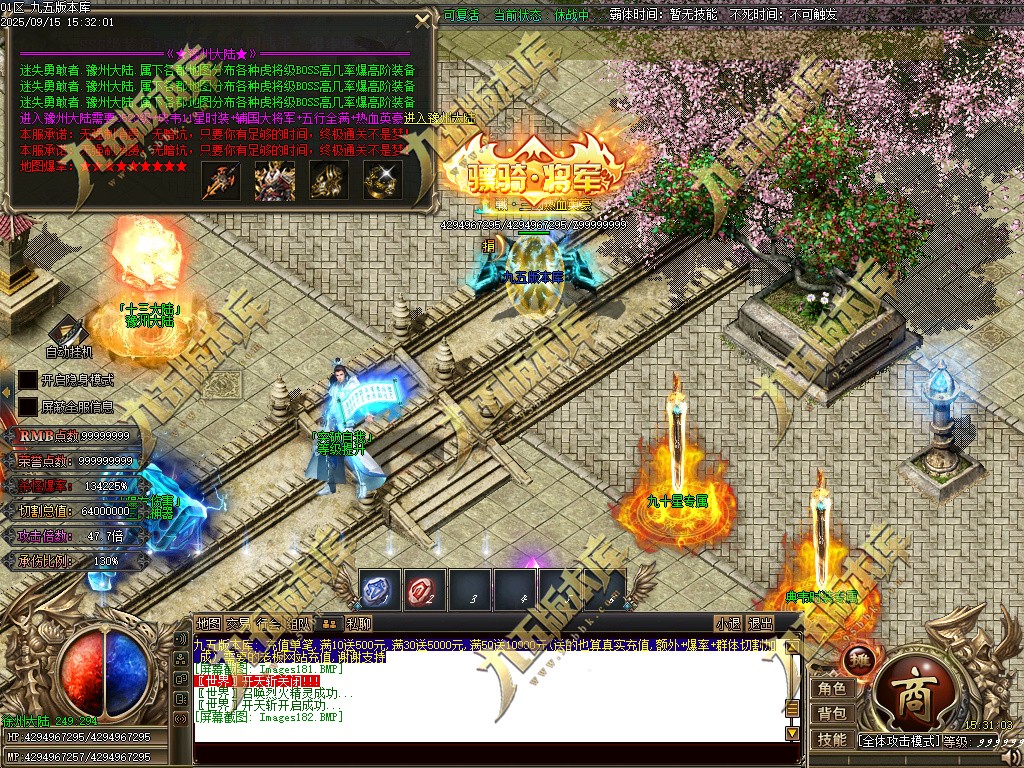
Task: Open the 技能 skills panel
Action: (x=832, y=740)
